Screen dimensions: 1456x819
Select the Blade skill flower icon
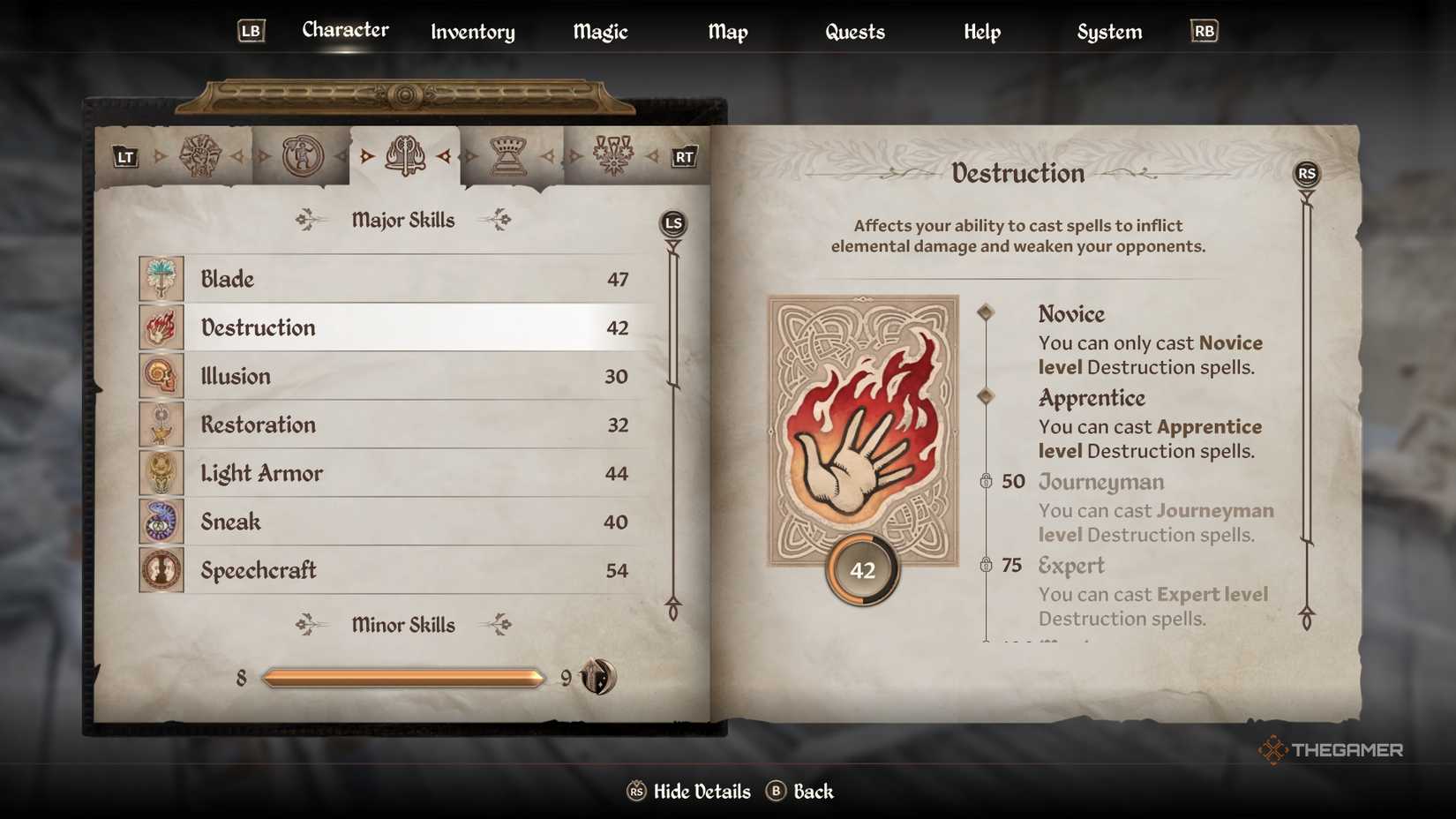tap(161, 278)
